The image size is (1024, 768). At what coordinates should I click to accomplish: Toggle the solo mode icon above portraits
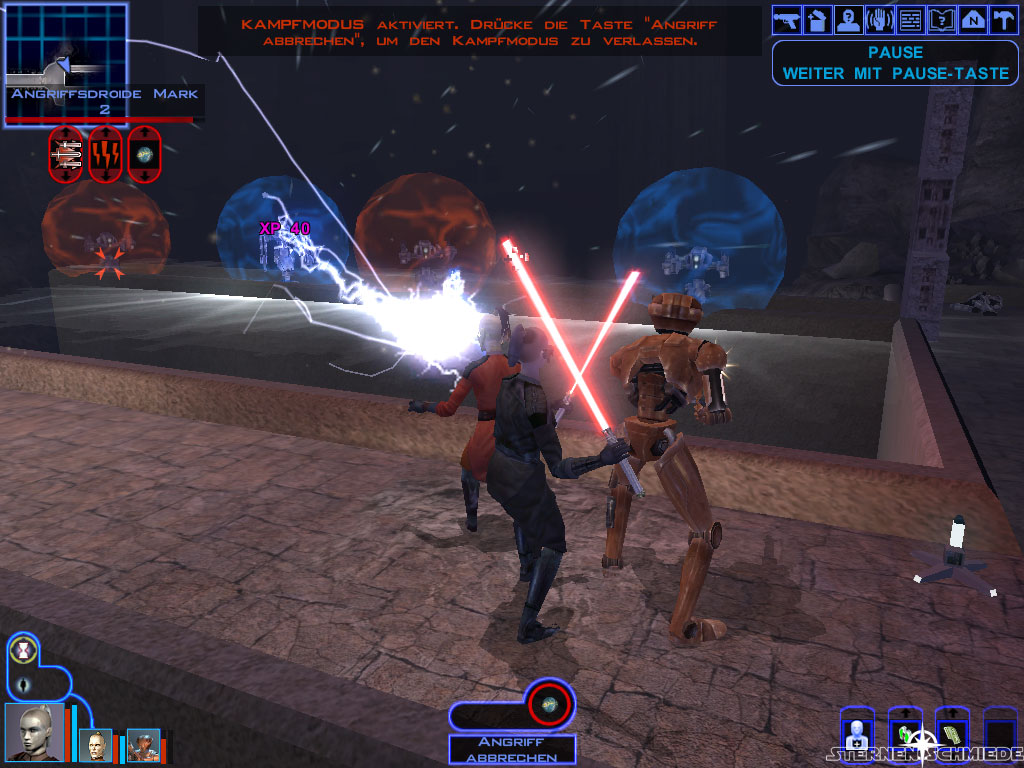[x=23, y=651]
